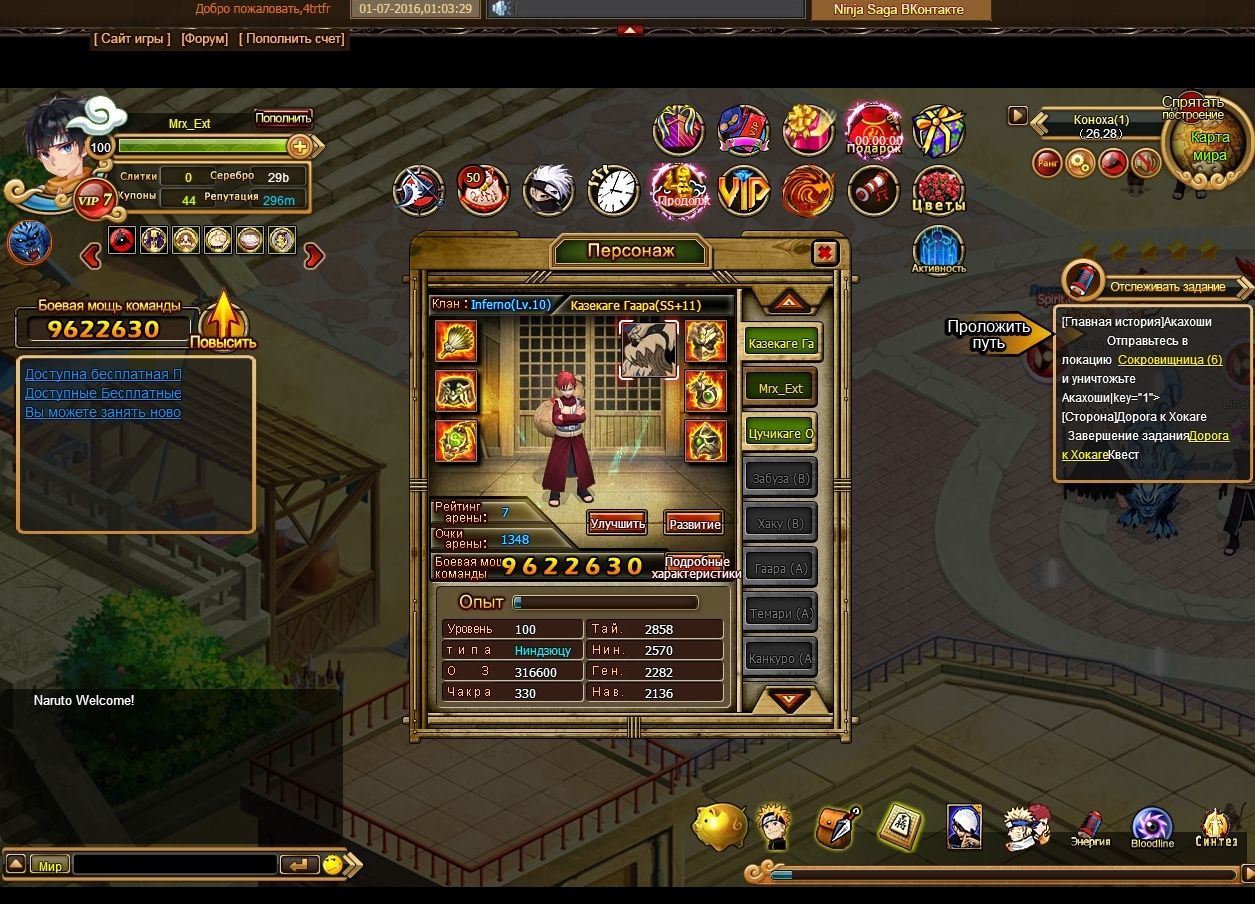Screen dimensions: 1255x904
Task: Open Карта мира world map
Action: pyautogui.click(x=1208, y=145)
